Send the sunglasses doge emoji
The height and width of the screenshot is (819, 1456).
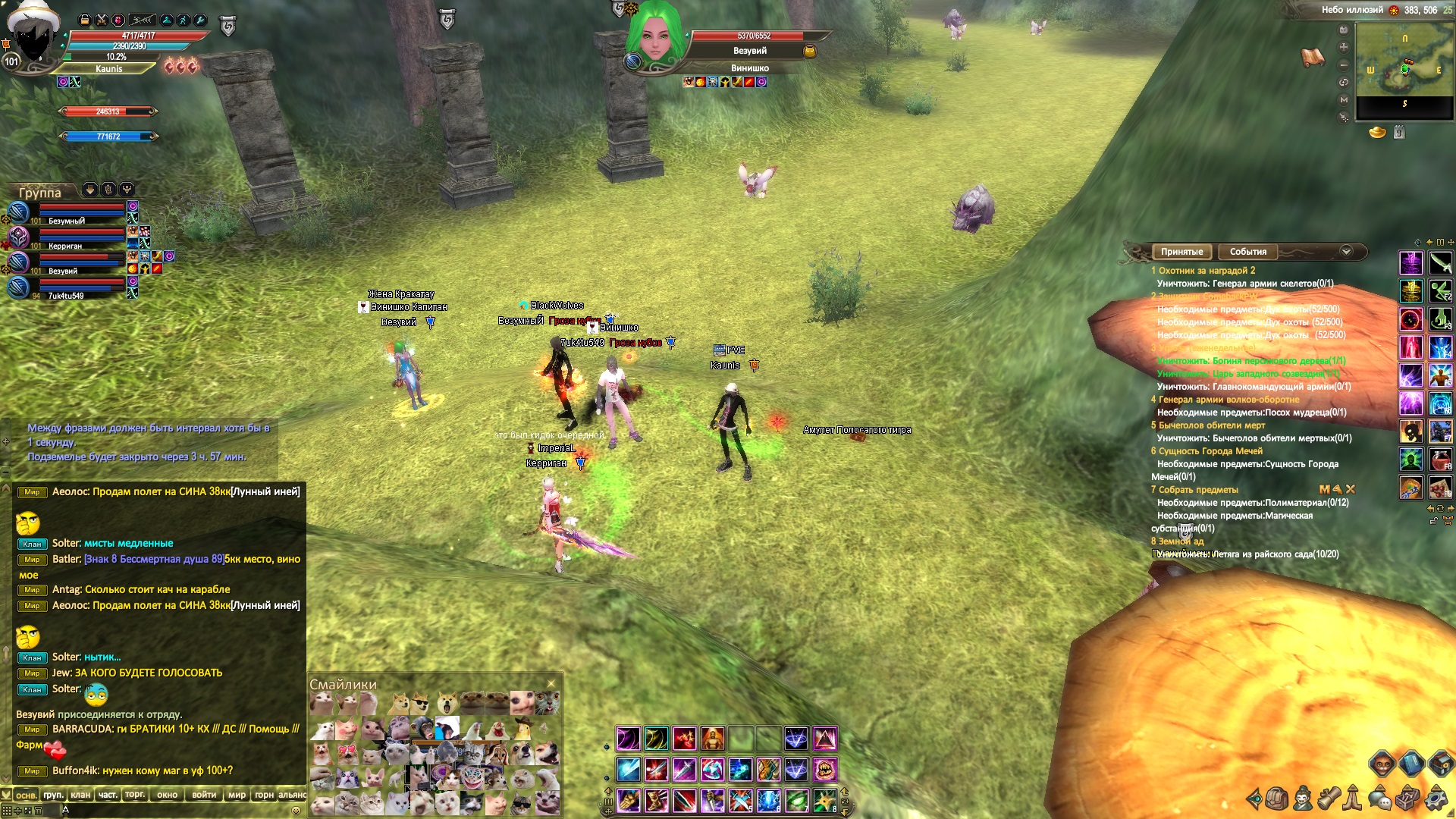(x=419, y=704)
